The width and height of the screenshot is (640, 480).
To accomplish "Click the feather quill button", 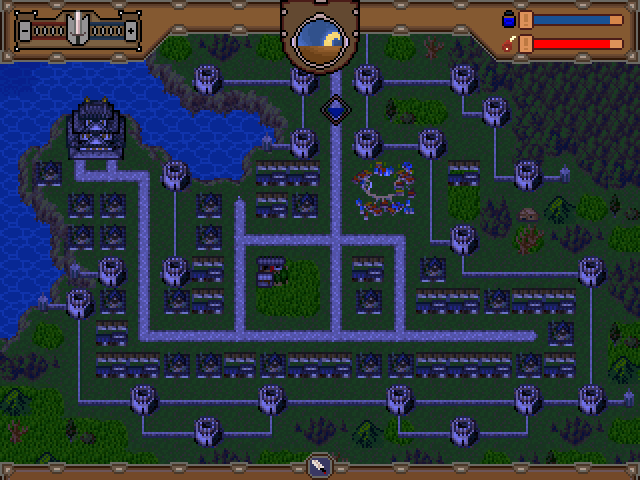I will point(319,466).
